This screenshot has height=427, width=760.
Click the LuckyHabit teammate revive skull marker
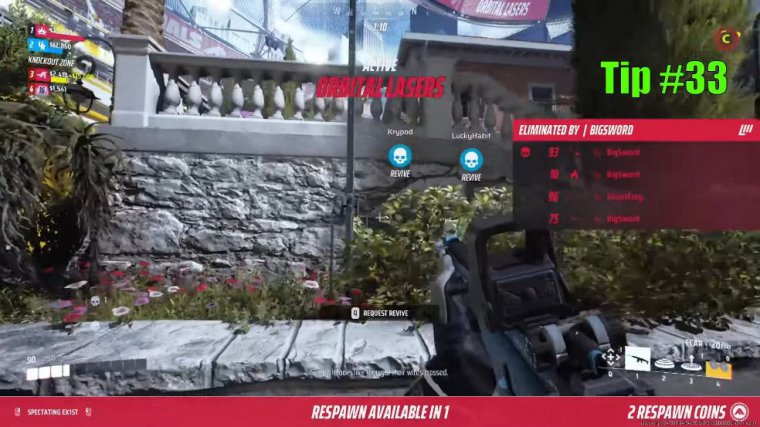coord(471,159)
